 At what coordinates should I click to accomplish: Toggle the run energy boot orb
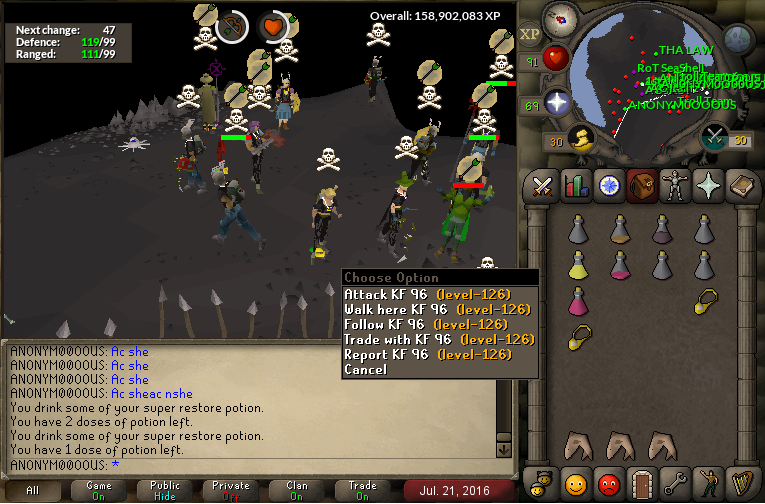point(580,139)
